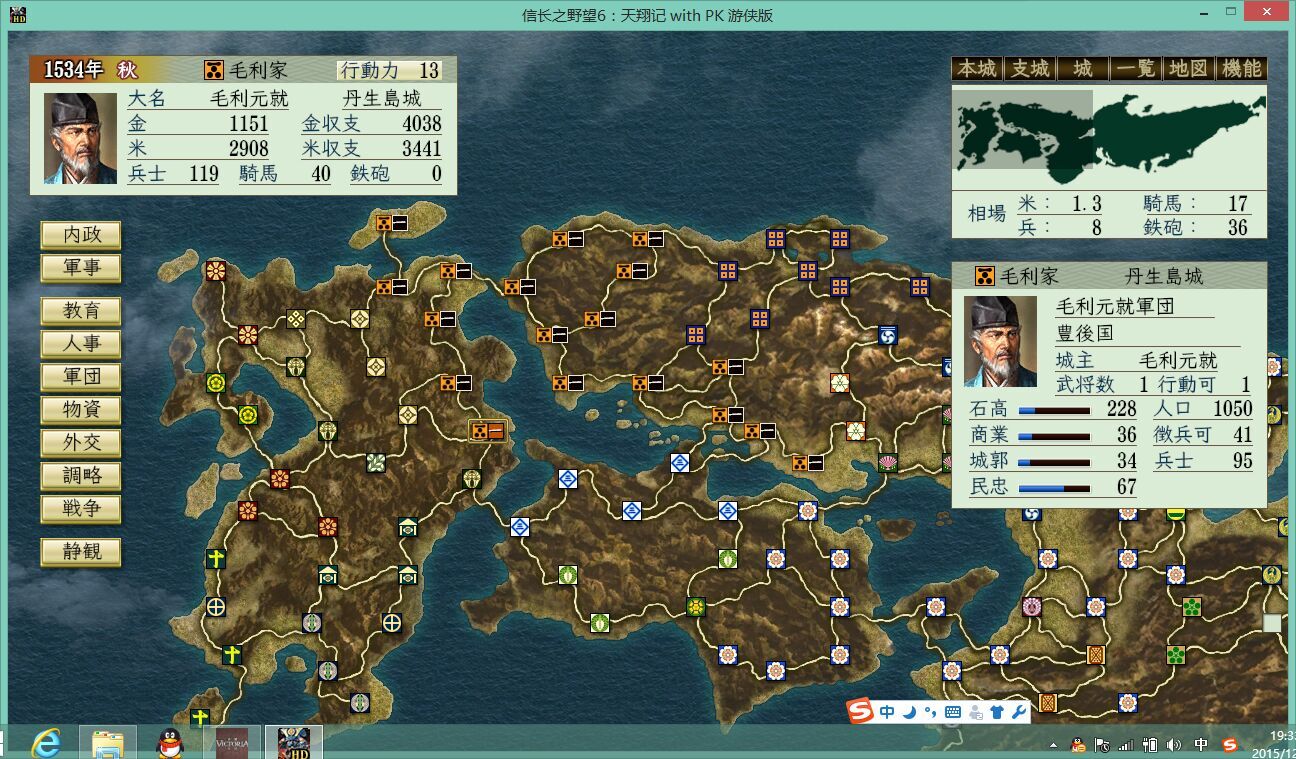The image size is (1296, 759).
Task: Switch to the 本城 main castle tab
Action: click(x=977, y=69)
